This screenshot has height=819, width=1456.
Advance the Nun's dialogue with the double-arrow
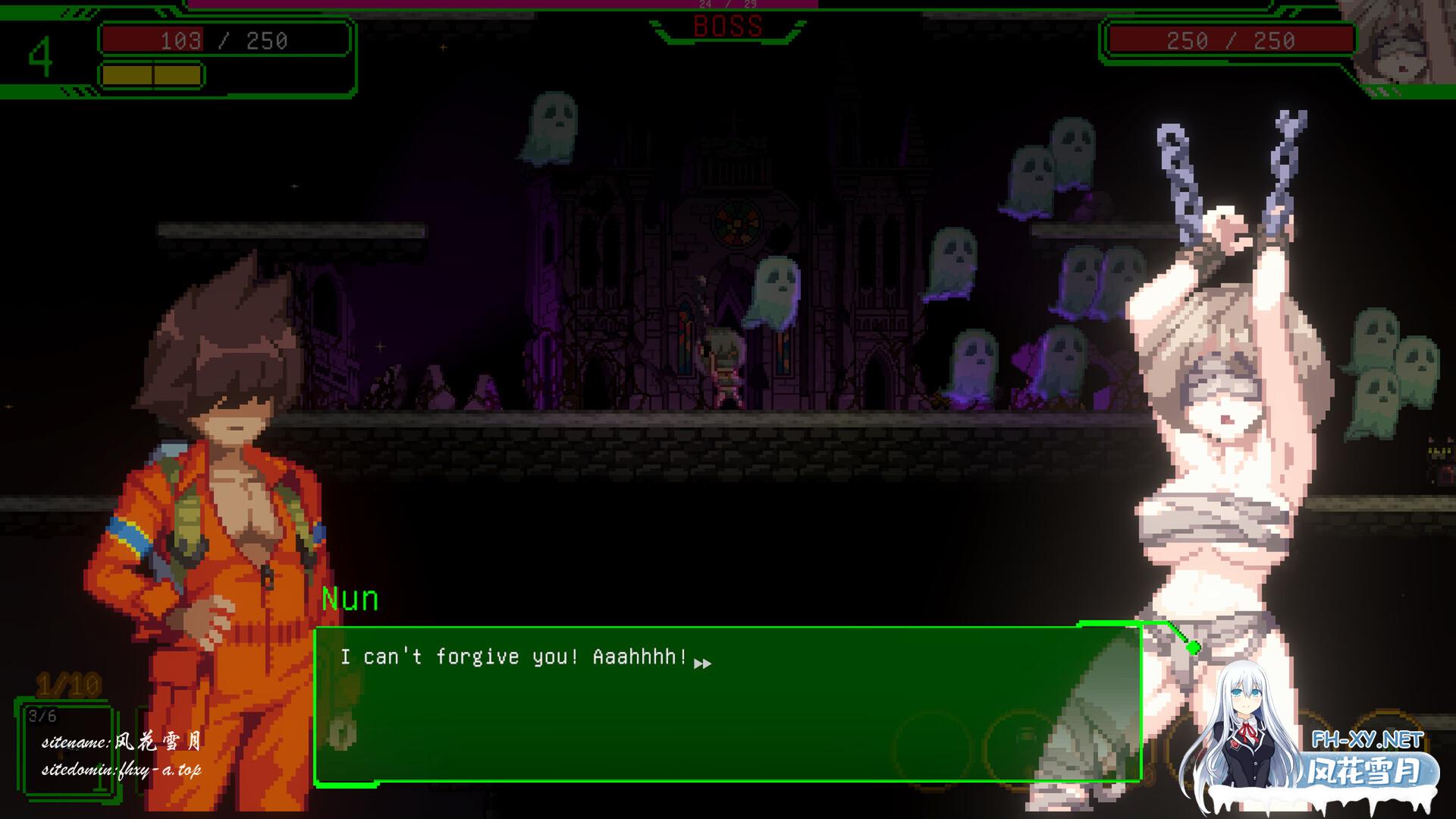click(703, 664)
